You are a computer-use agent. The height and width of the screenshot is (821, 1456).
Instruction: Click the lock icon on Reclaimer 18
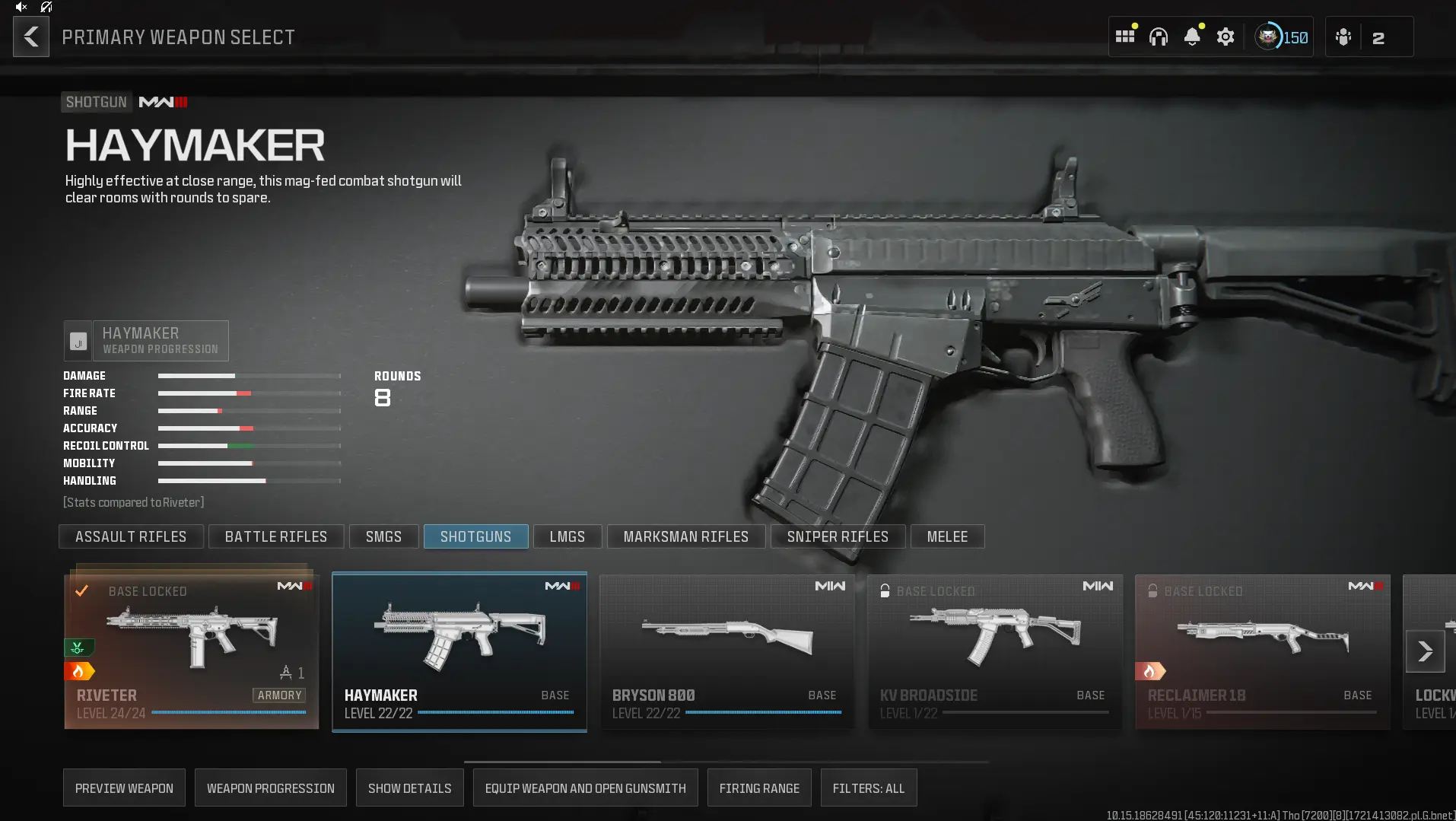point(1153,590)
